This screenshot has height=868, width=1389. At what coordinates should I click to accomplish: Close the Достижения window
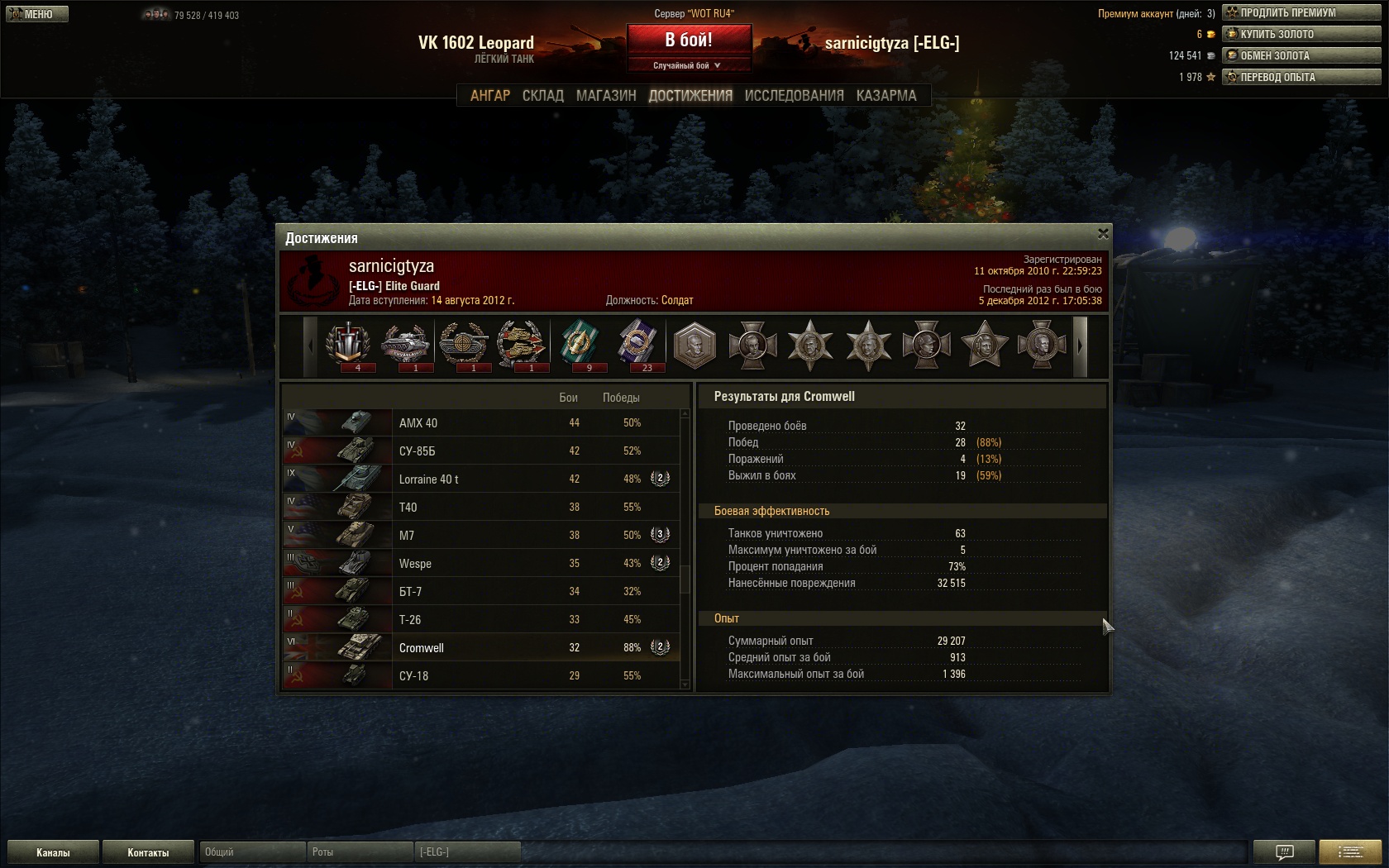click(x=1102, y=234)
